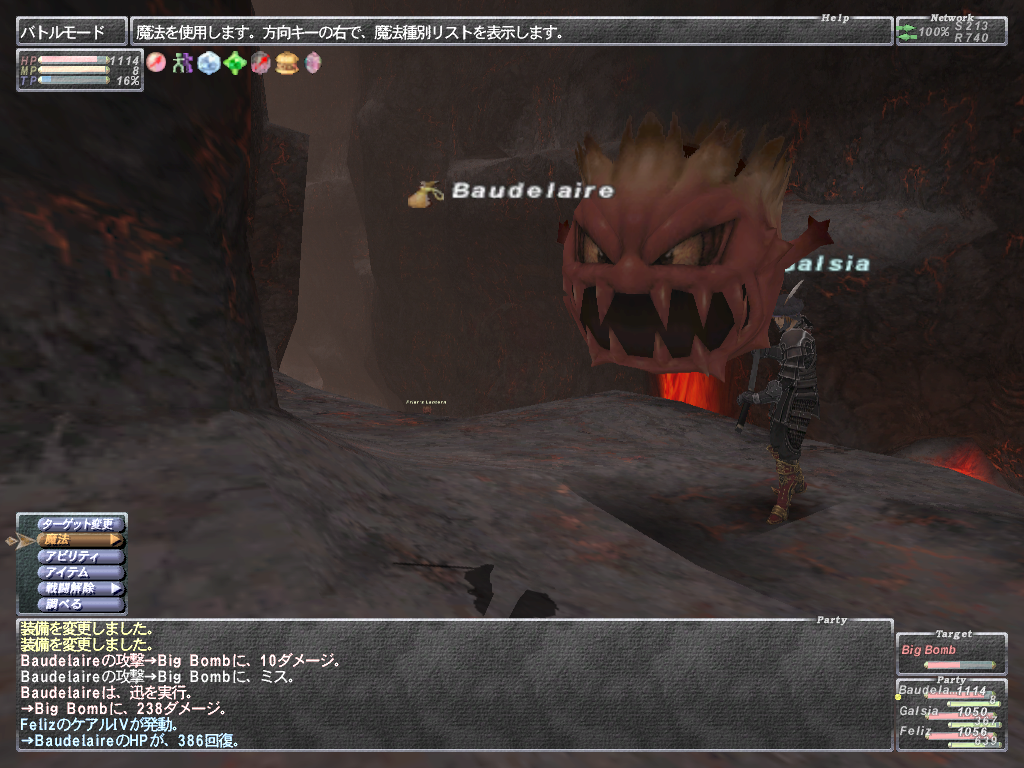The image size is (1024, 768).
Task: Select Feliz in the party list
Action: [x=951, y=732]
